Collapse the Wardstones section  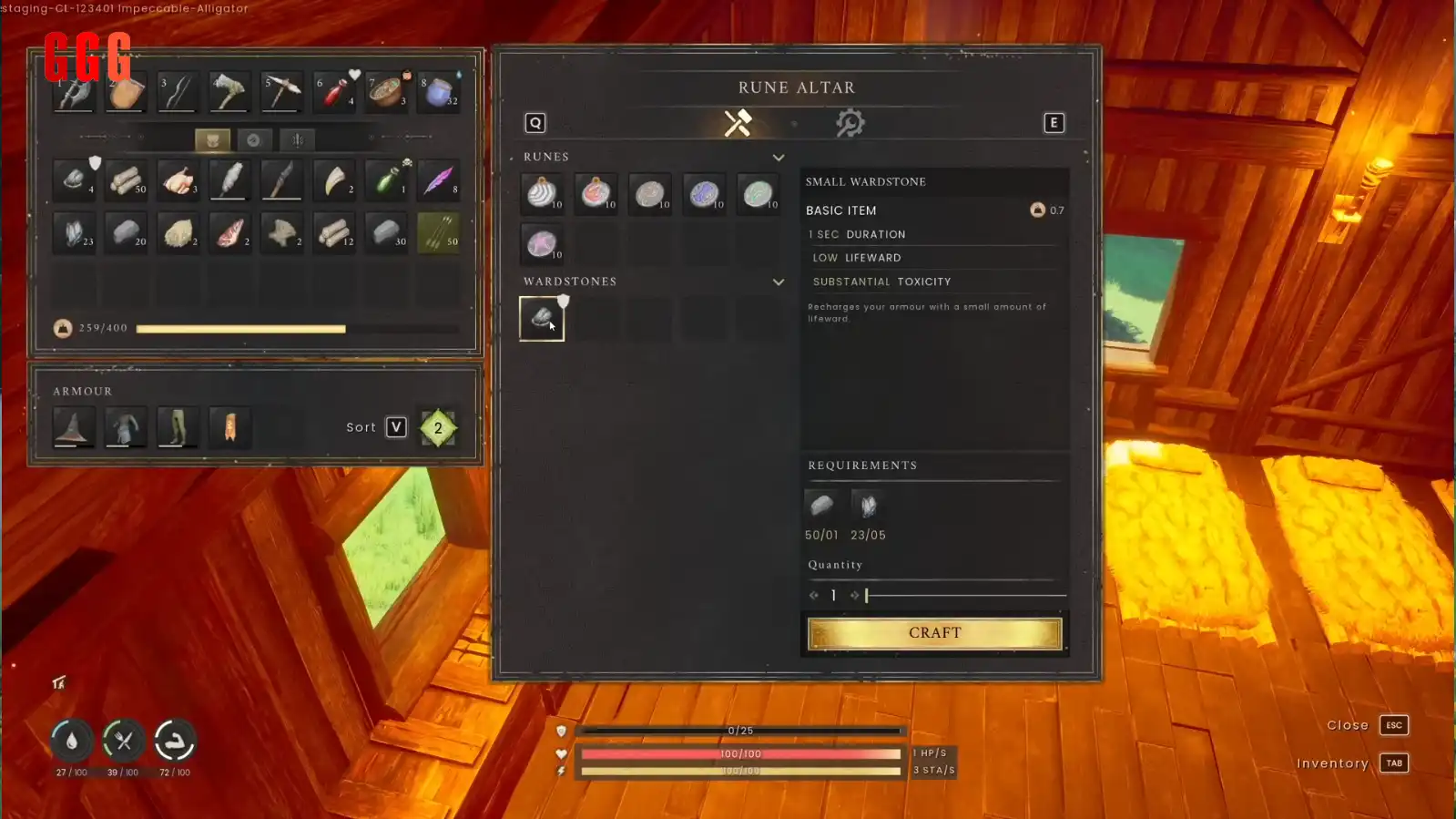pos(779,282)
